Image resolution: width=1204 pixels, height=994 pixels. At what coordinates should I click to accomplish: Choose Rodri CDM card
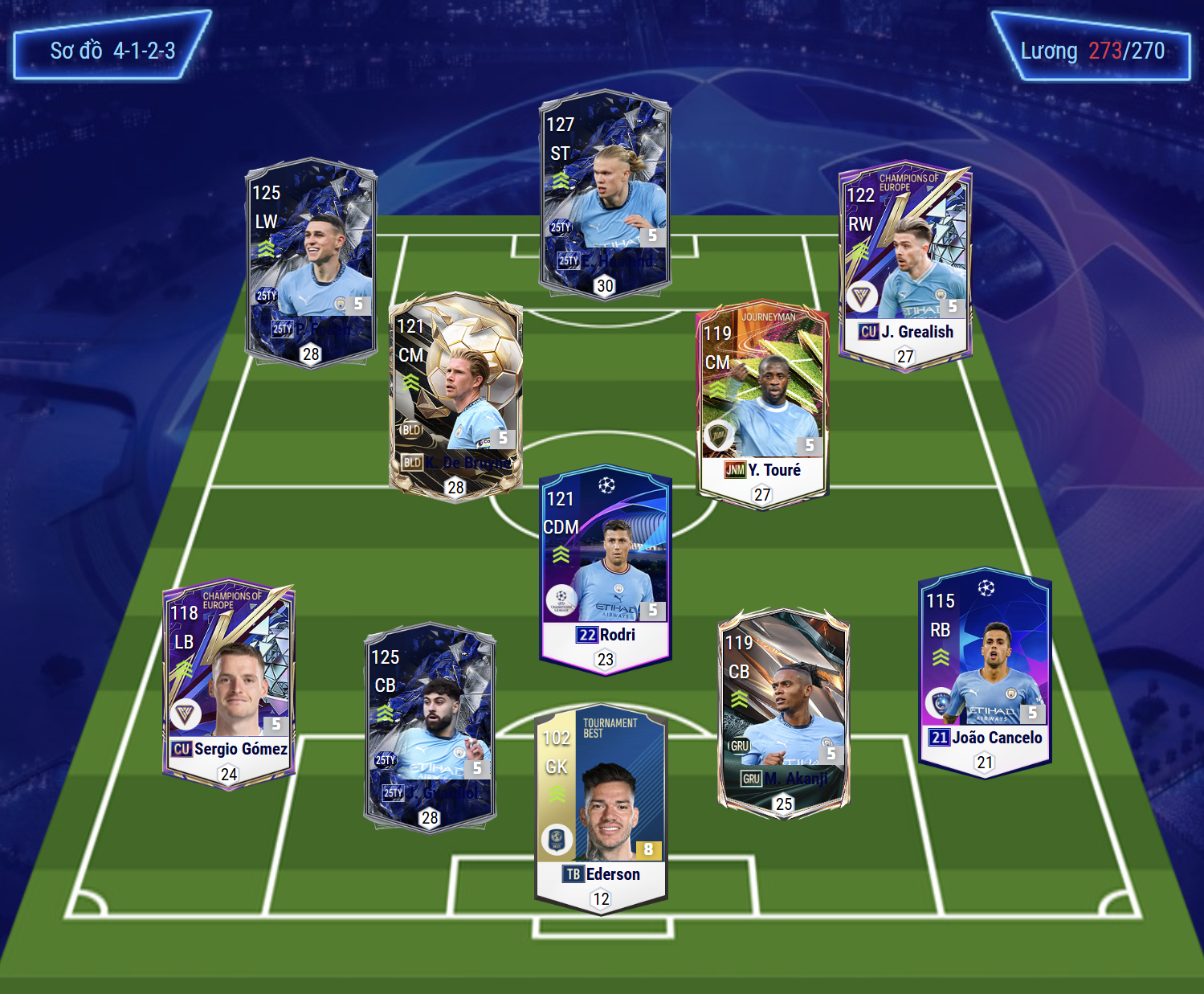pyautogui.click(x=606, y=569)
